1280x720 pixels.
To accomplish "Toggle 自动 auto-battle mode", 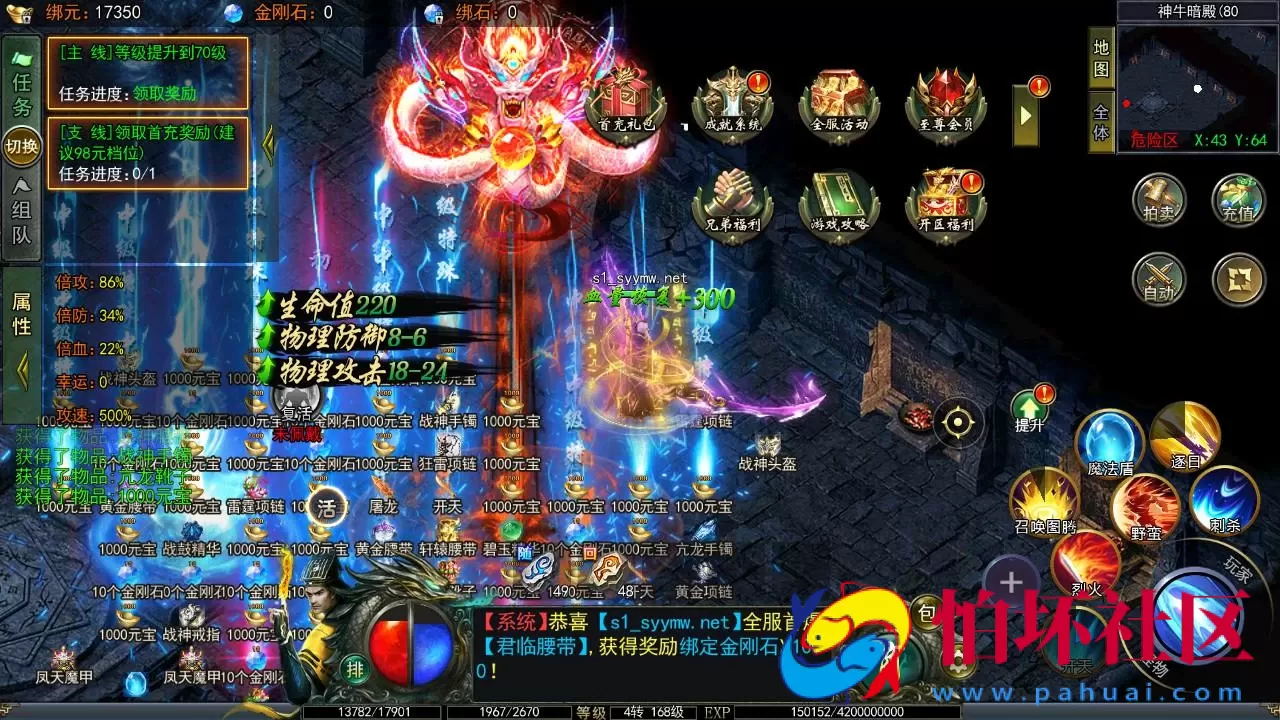I will tap(1158, 281).
